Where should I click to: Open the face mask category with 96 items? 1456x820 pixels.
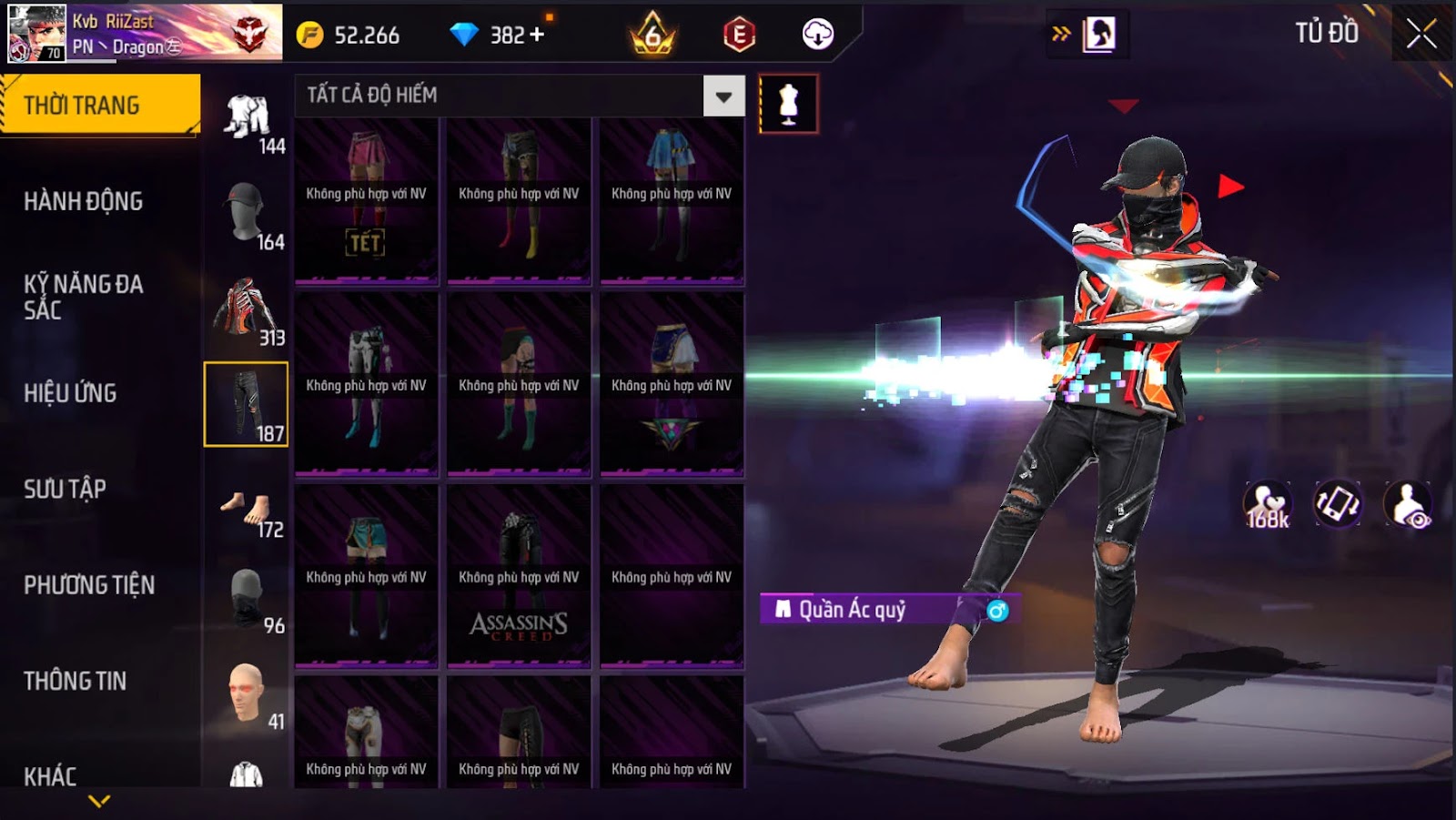tap(247, 598)
